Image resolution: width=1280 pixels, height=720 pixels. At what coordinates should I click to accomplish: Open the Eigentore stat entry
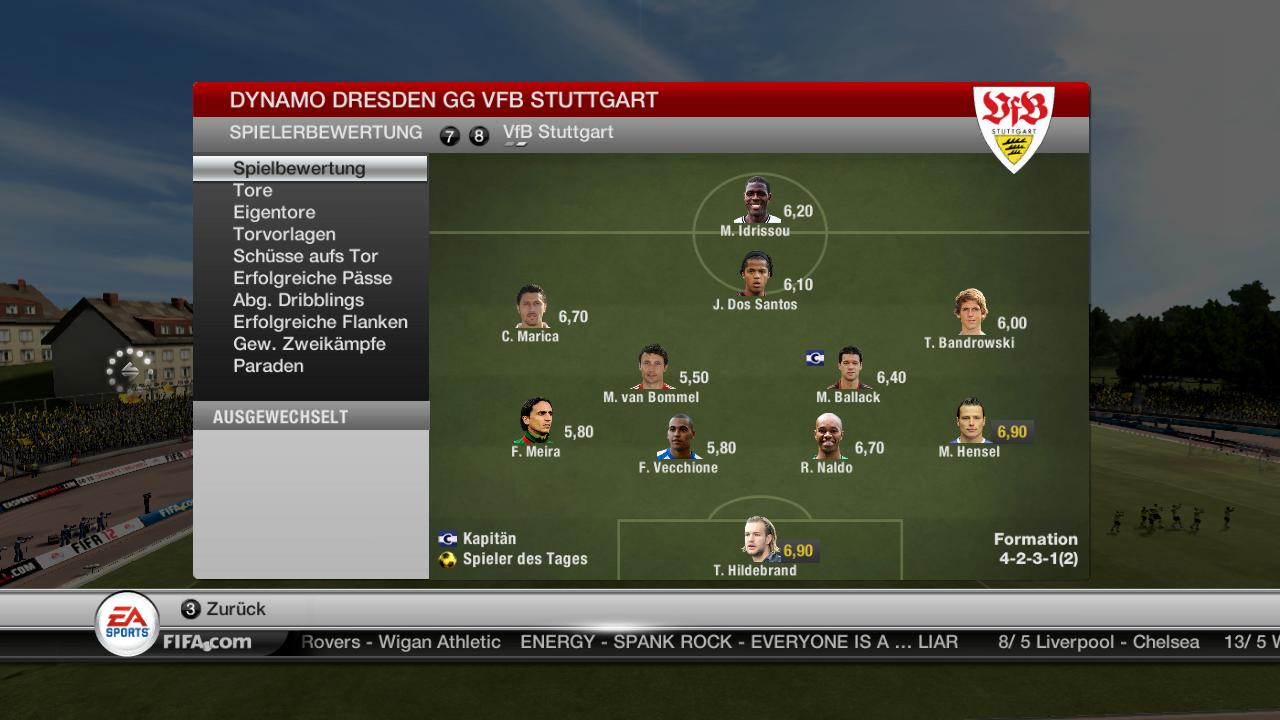tap(274, 212)
